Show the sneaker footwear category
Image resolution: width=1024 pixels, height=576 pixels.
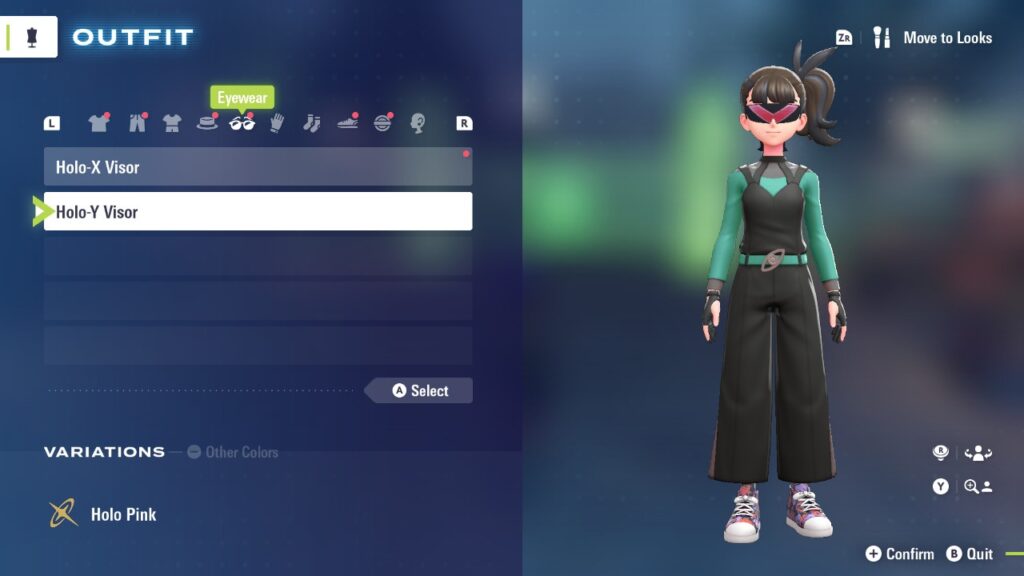pos(347,123)
